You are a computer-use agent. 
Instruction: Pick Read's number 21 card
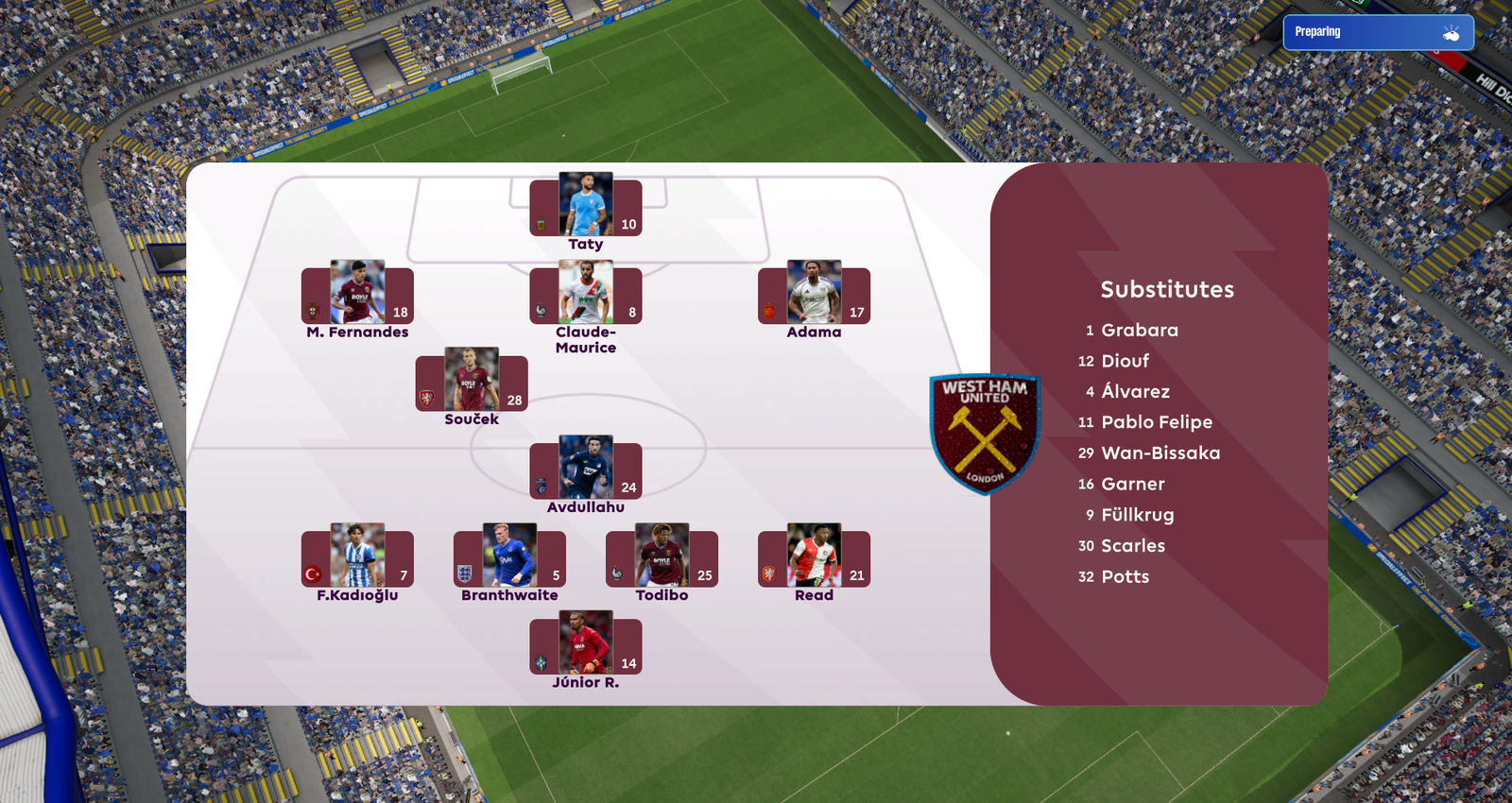(x=814, y=556)
